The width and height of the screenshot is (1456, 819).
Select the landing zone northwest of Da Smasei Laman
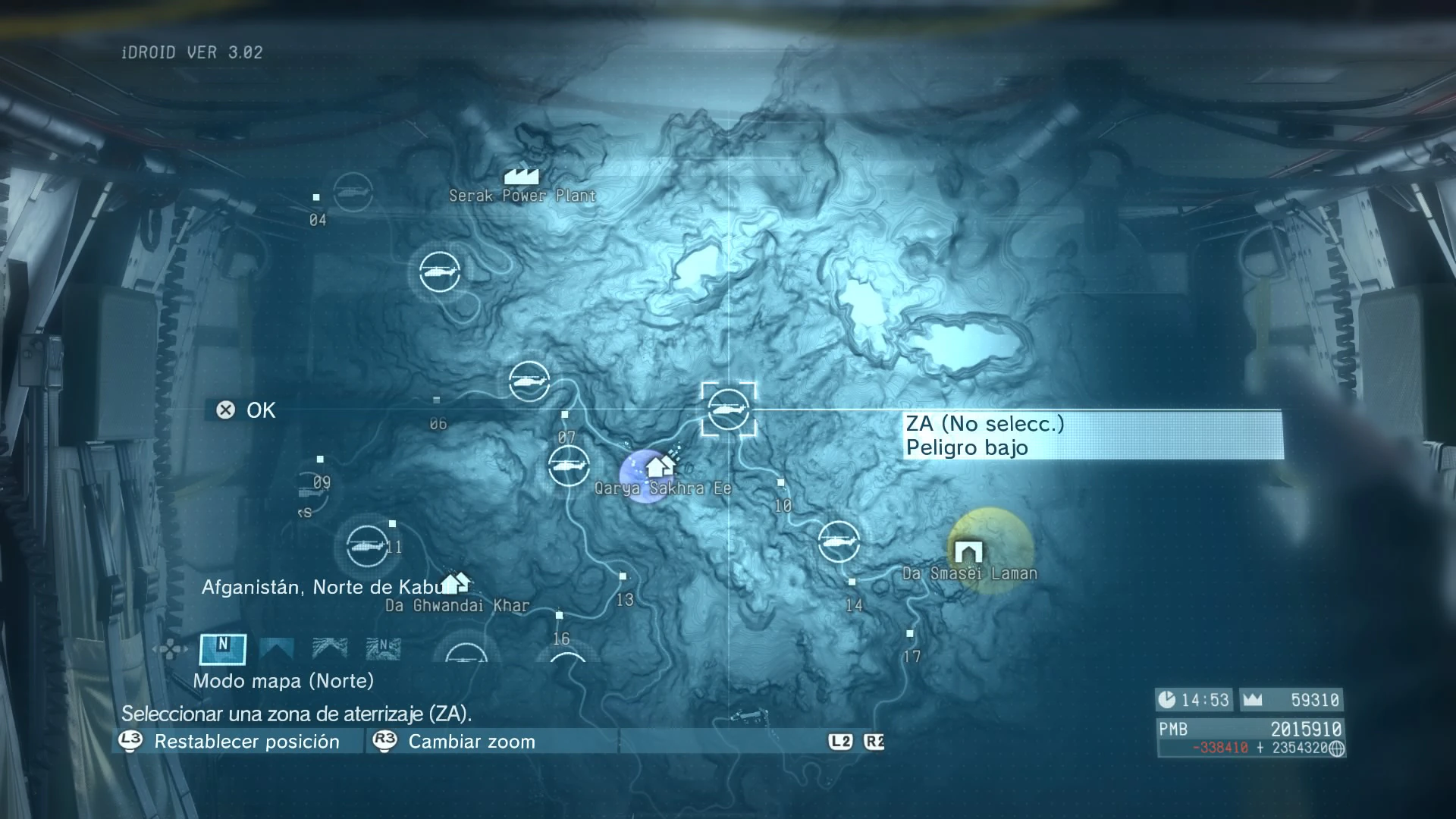(839, 541)
